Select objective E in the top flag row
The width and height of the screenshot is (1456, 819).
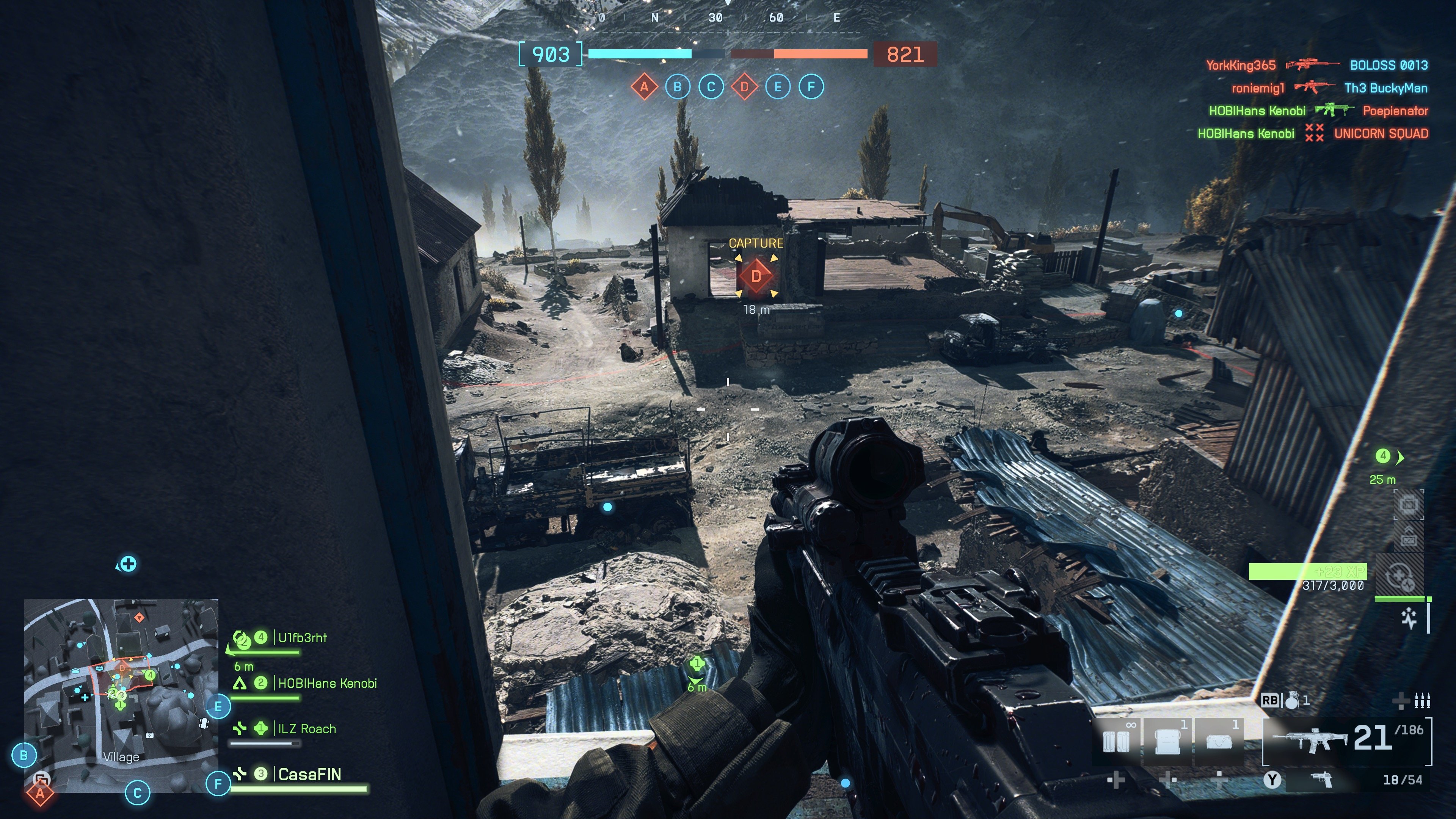point(778,87)
